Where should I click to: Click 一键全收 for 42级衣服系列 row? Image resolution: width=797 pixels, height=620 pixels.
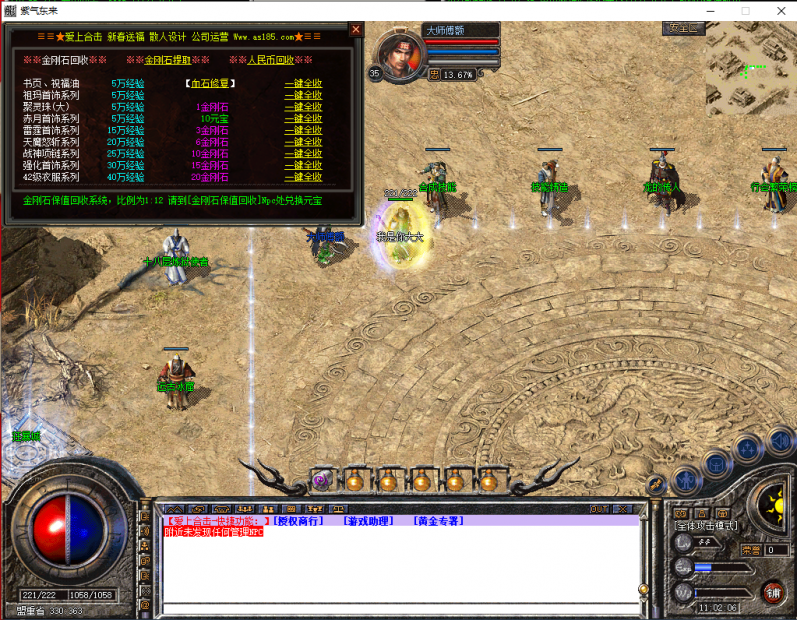point(303,177)
